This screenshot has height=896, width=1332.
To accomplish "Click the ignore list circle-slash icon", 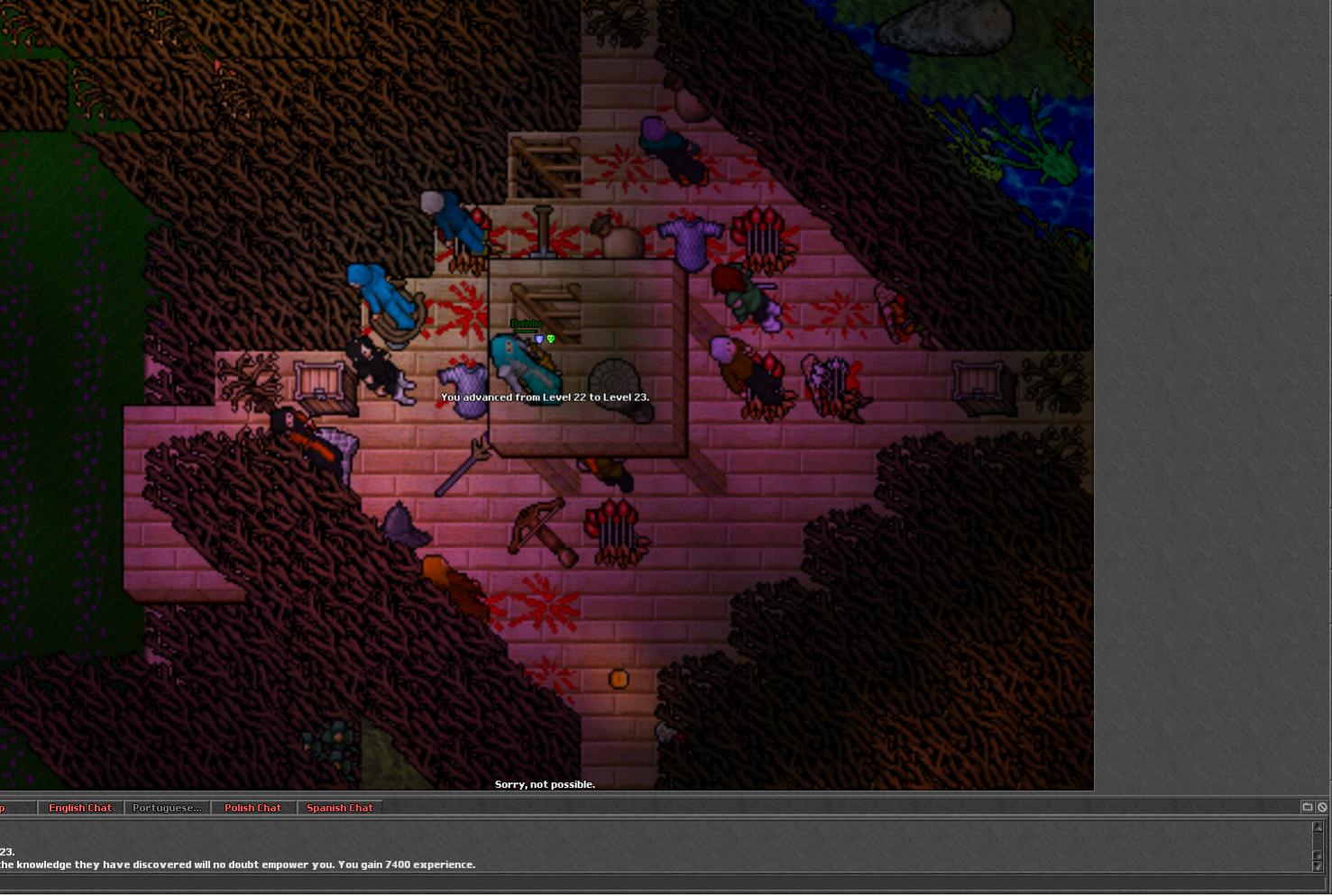I will point(1322,807).
